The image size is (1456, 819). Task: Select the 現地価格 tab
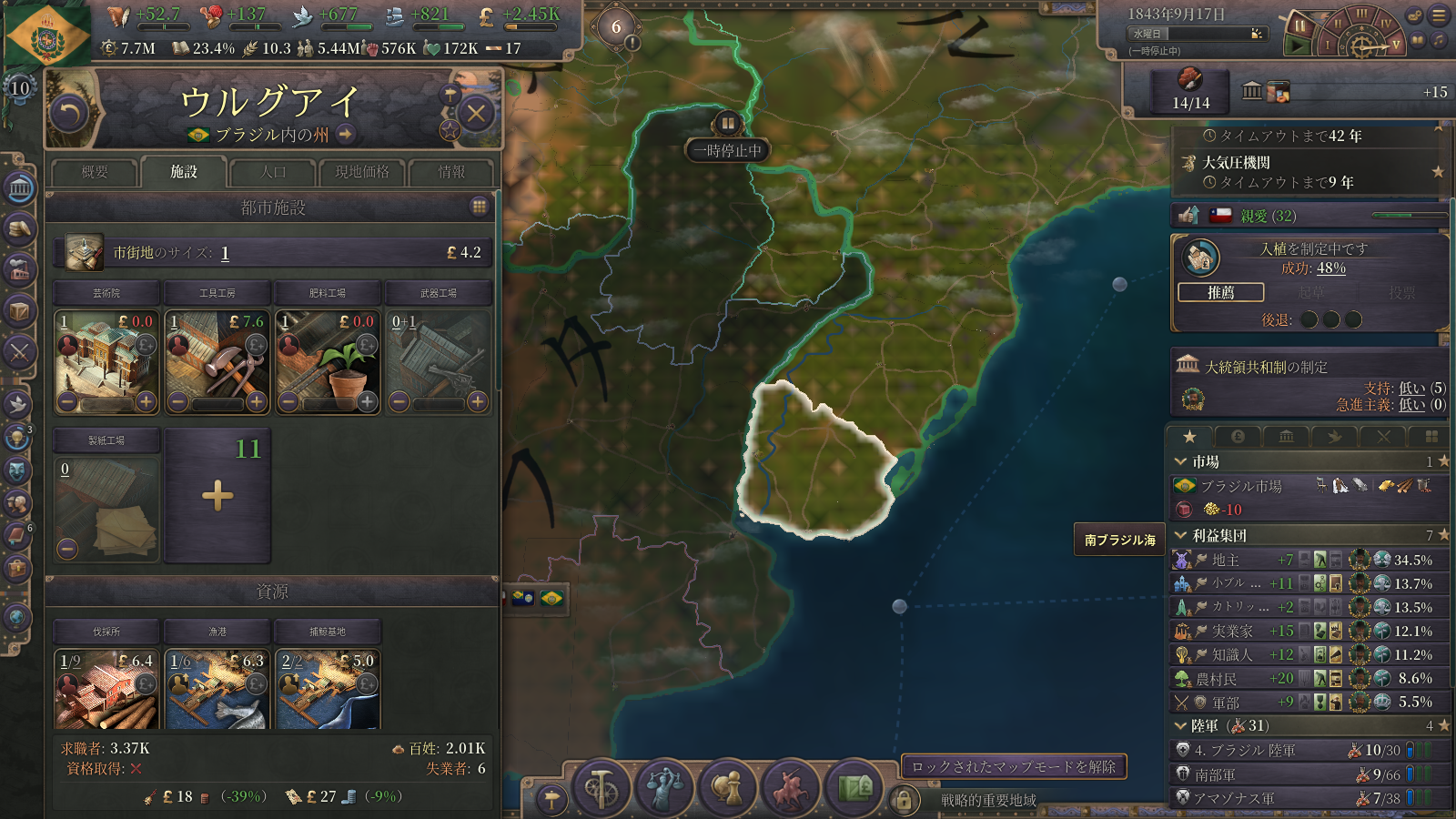click(362, 172)
